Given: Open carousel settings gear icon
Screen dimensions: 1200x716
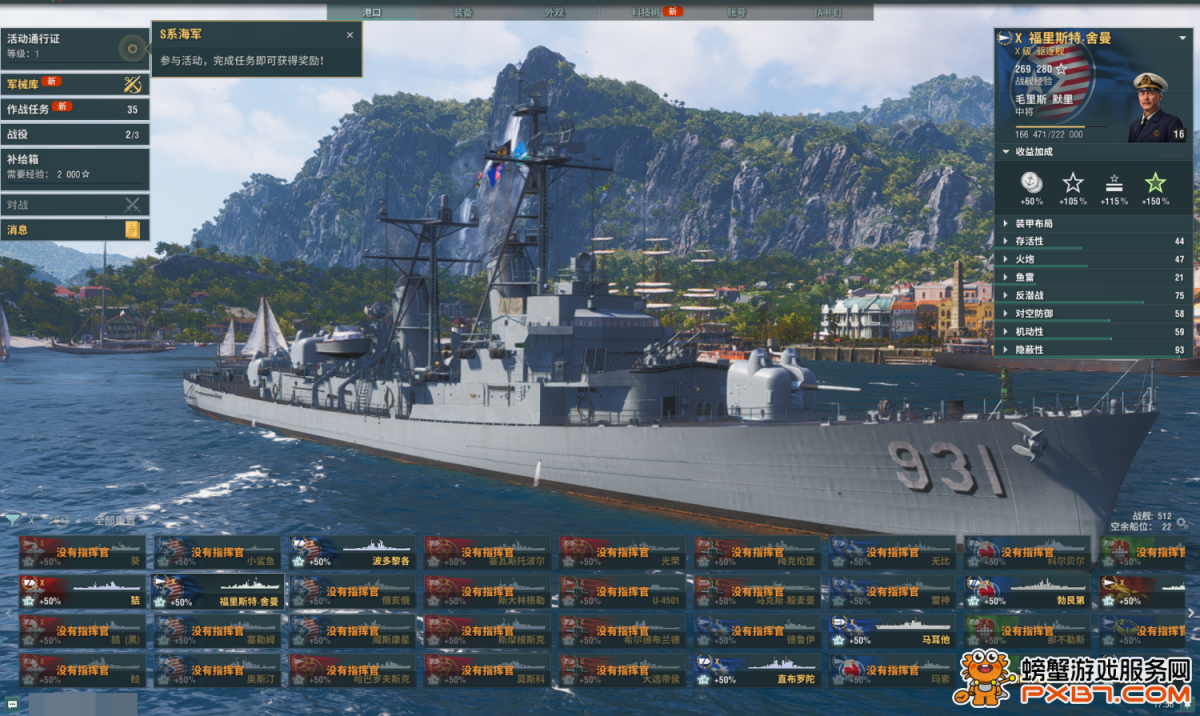Looking at the screenshot, I should [1183, 523].
